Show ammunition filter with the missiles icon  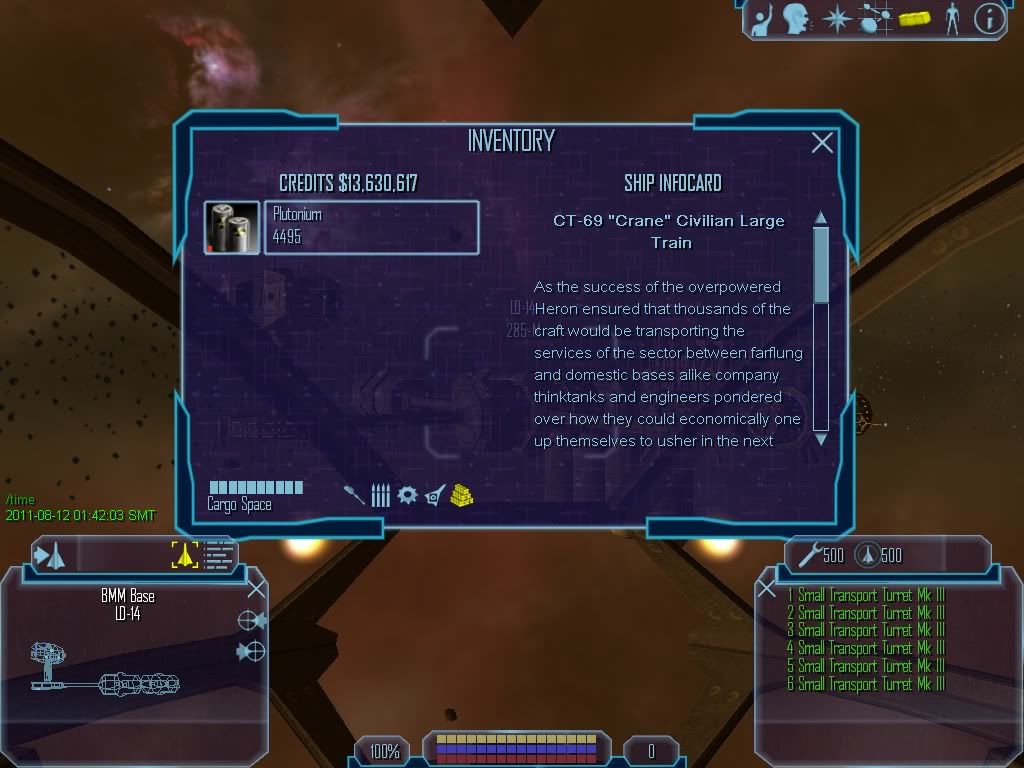tap(380, 495)
